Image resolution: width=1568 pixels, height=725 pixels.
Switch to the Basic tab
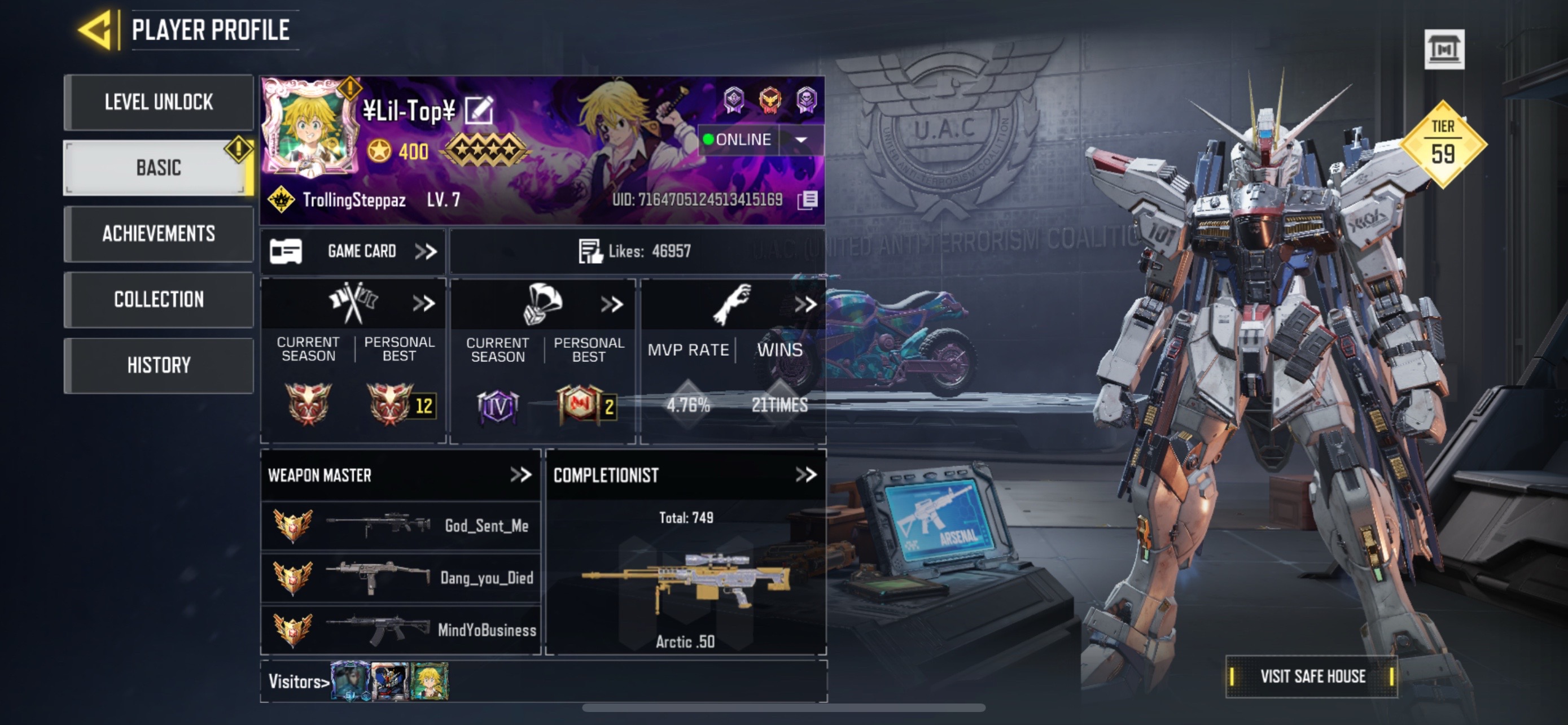pos(158,168)
